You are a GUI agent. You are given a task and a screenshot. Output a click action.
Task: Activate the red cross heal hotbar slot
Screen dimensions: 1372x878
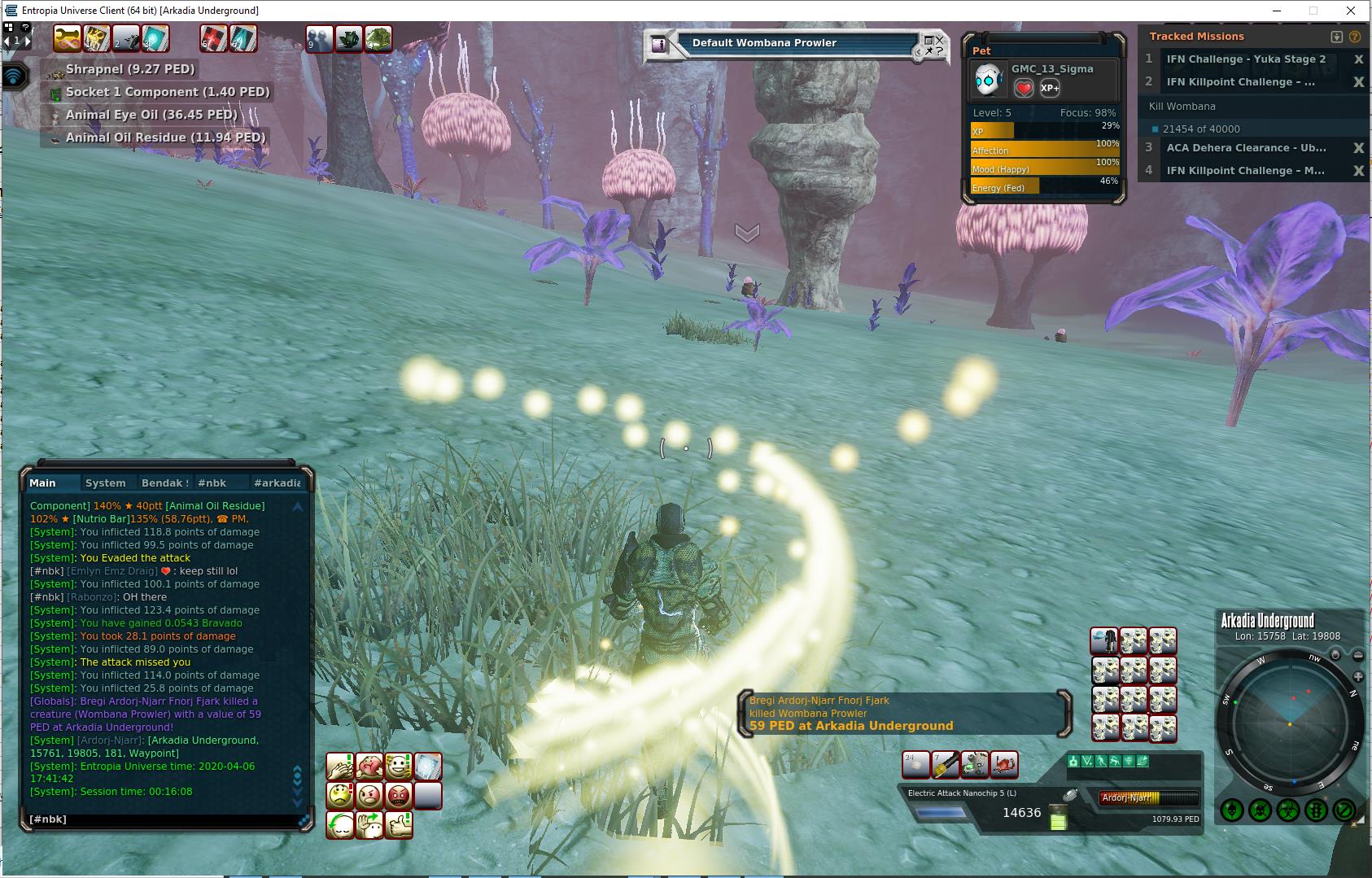click(x=214, y=38)
